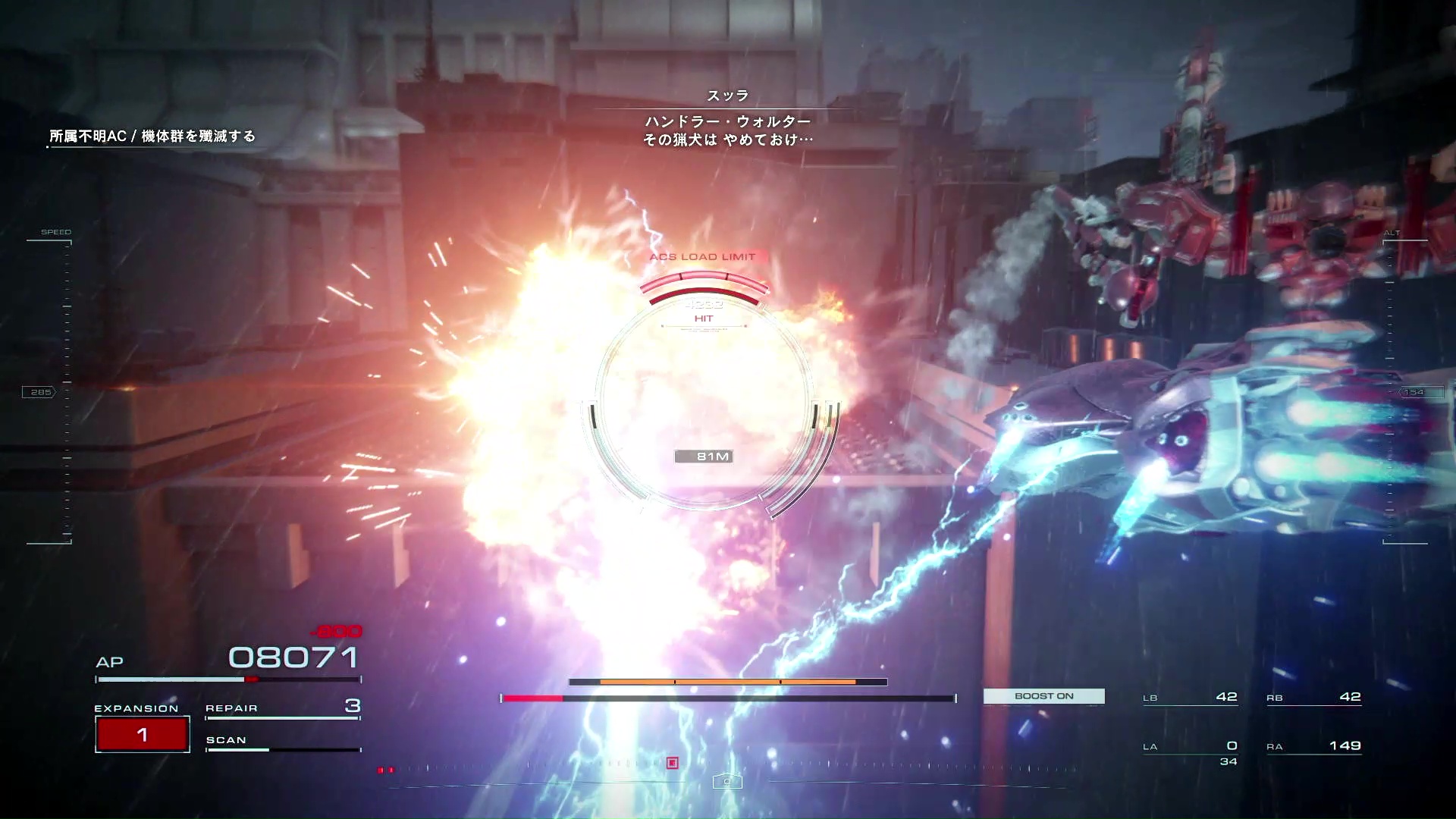Screen dimensions: 1456x819
Task: Click the red square compass marker
Action: point(672,763)
